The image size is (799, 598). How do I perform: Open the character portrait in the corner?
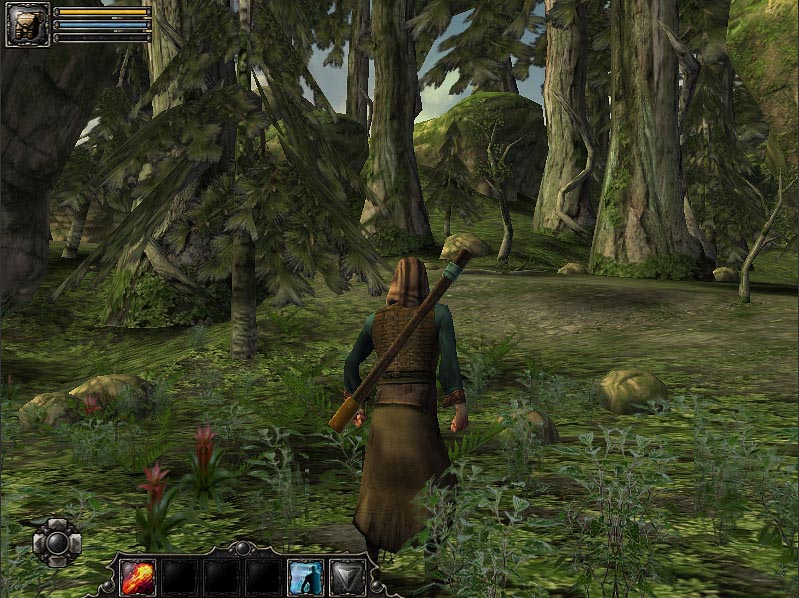click(x=27, y=25)
